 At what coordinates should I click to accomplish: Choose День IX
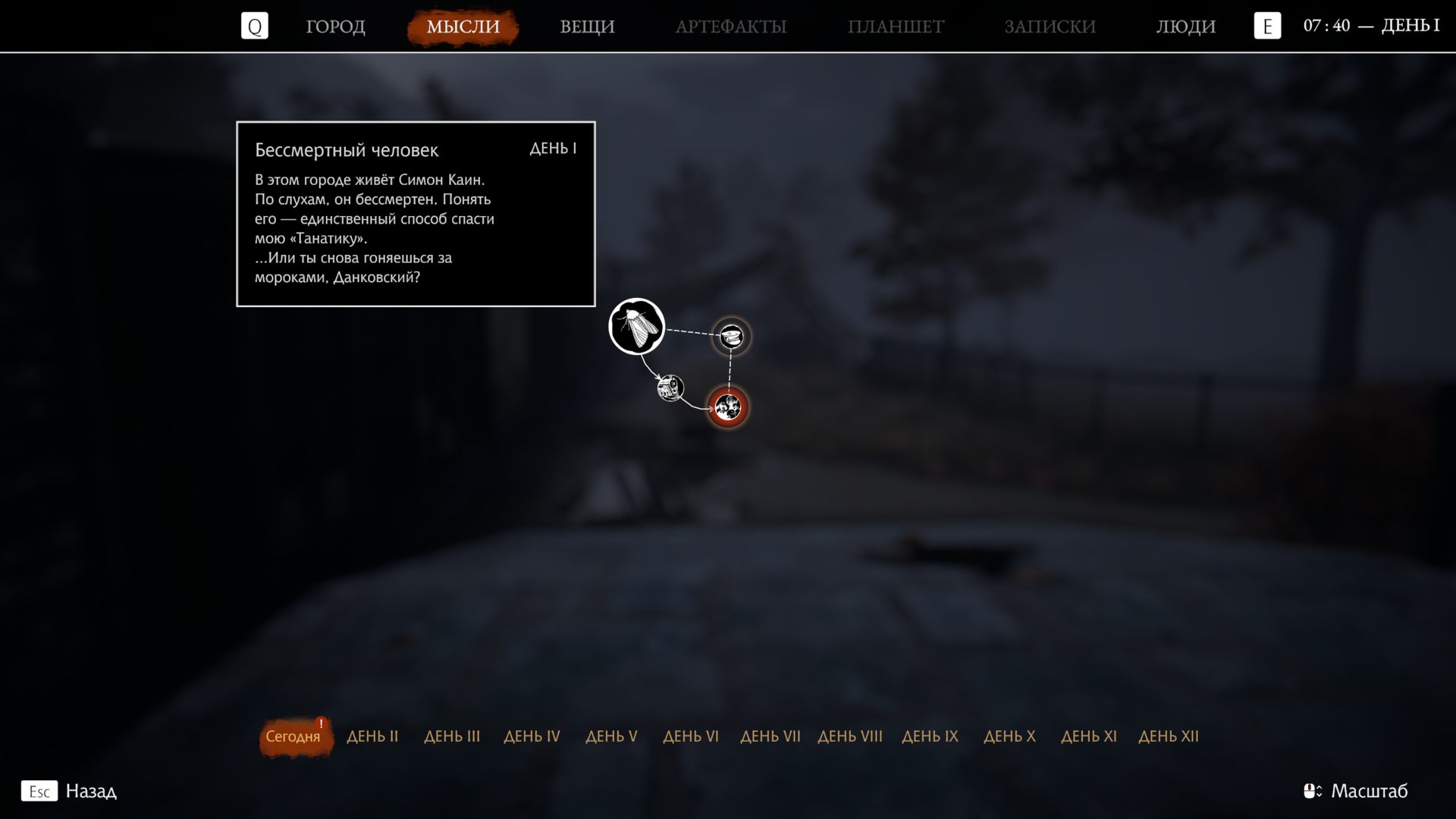point(930,736)
